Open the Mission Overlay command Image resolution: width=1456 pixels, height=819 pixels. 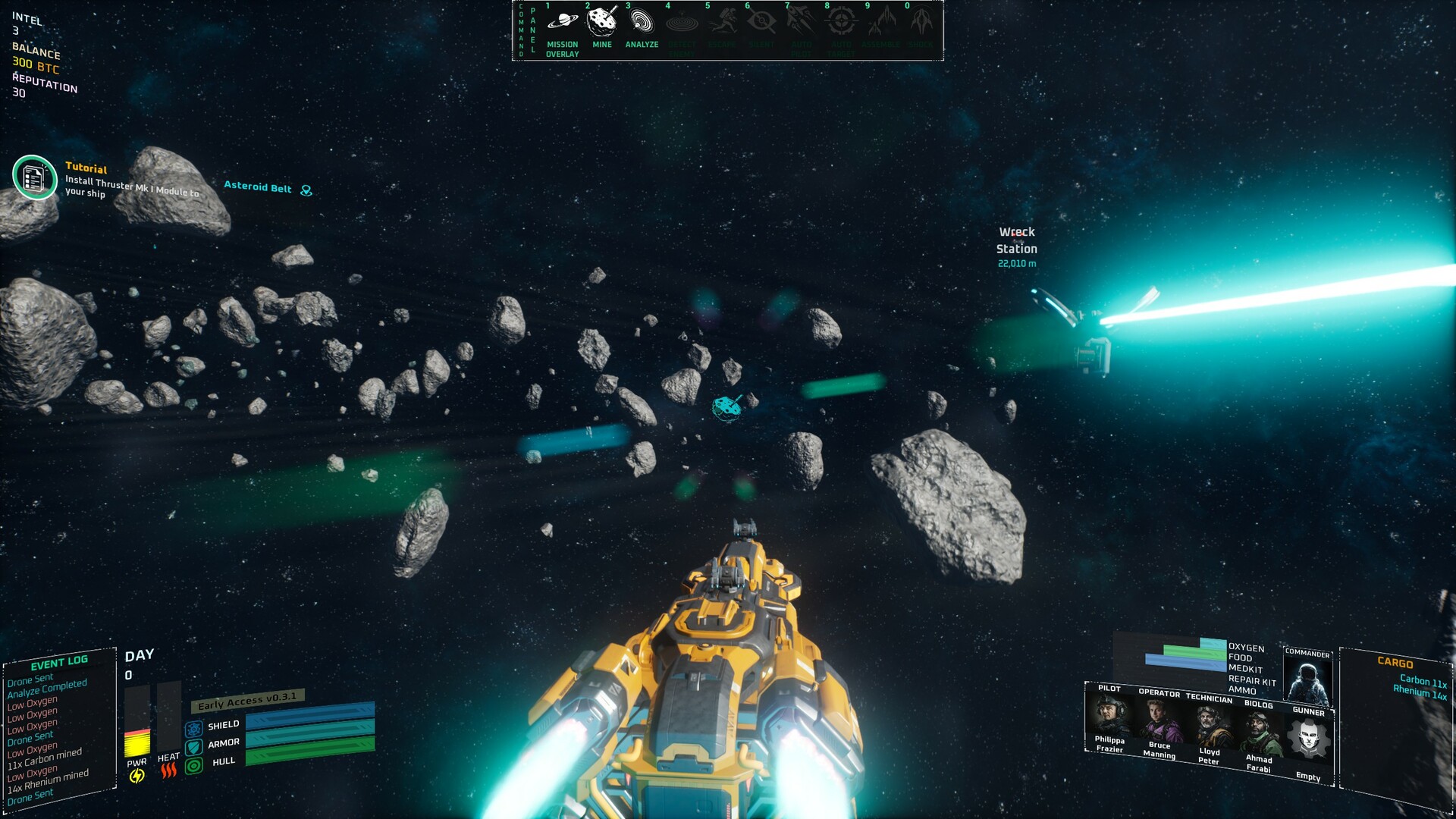point(562,24)
